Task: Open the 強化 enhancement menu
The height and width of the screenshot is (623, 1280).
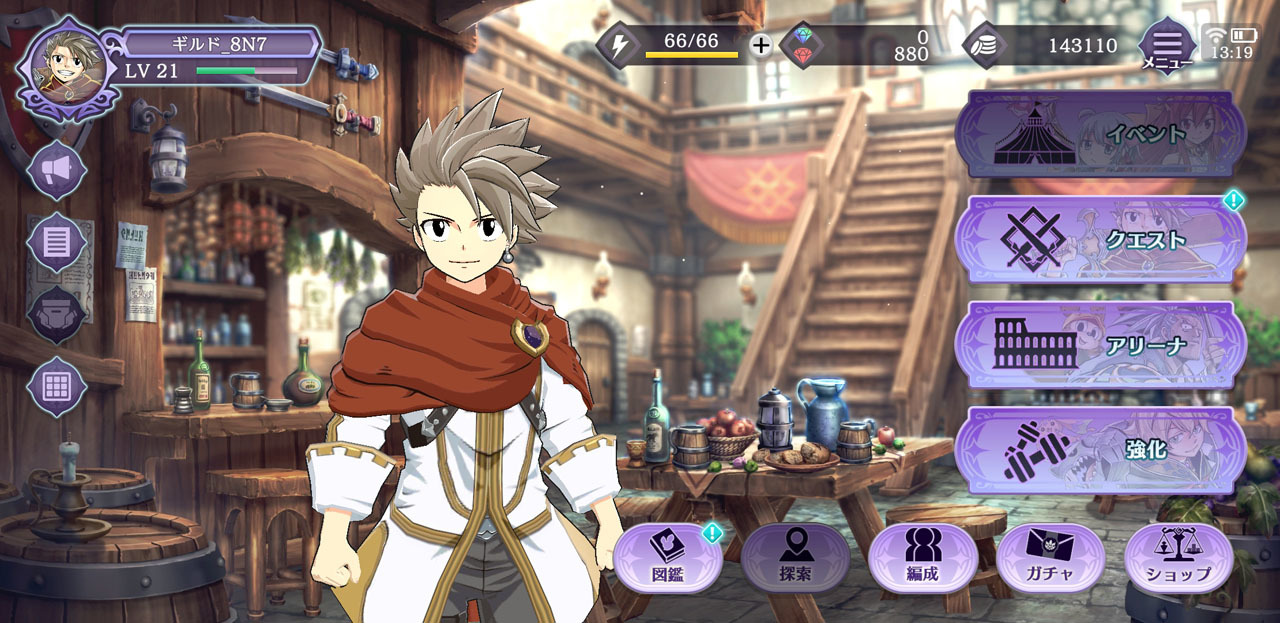Action: [1100, 449]
